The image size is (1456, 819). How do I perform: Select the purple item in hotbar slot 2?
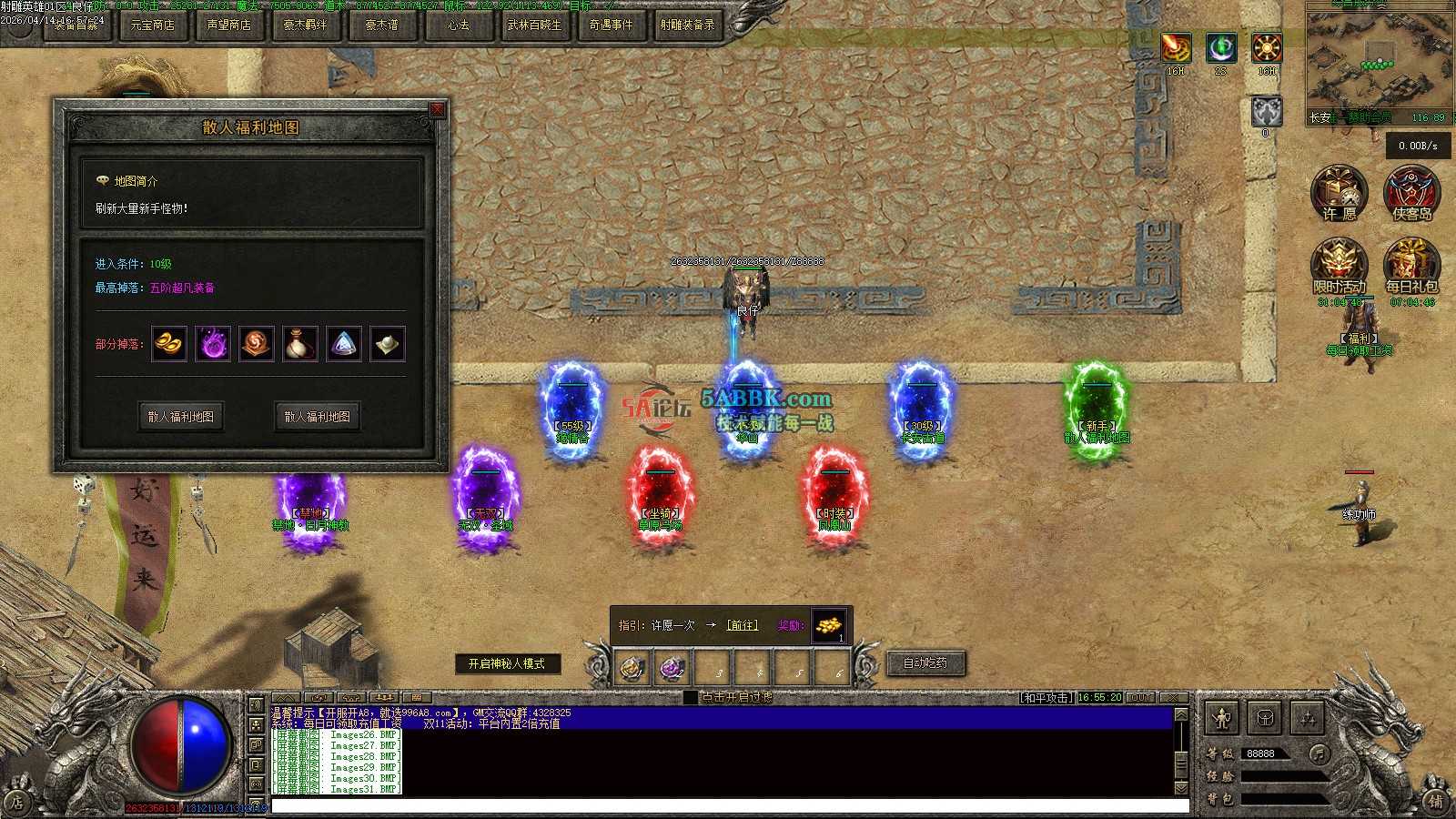pos(672,669)
